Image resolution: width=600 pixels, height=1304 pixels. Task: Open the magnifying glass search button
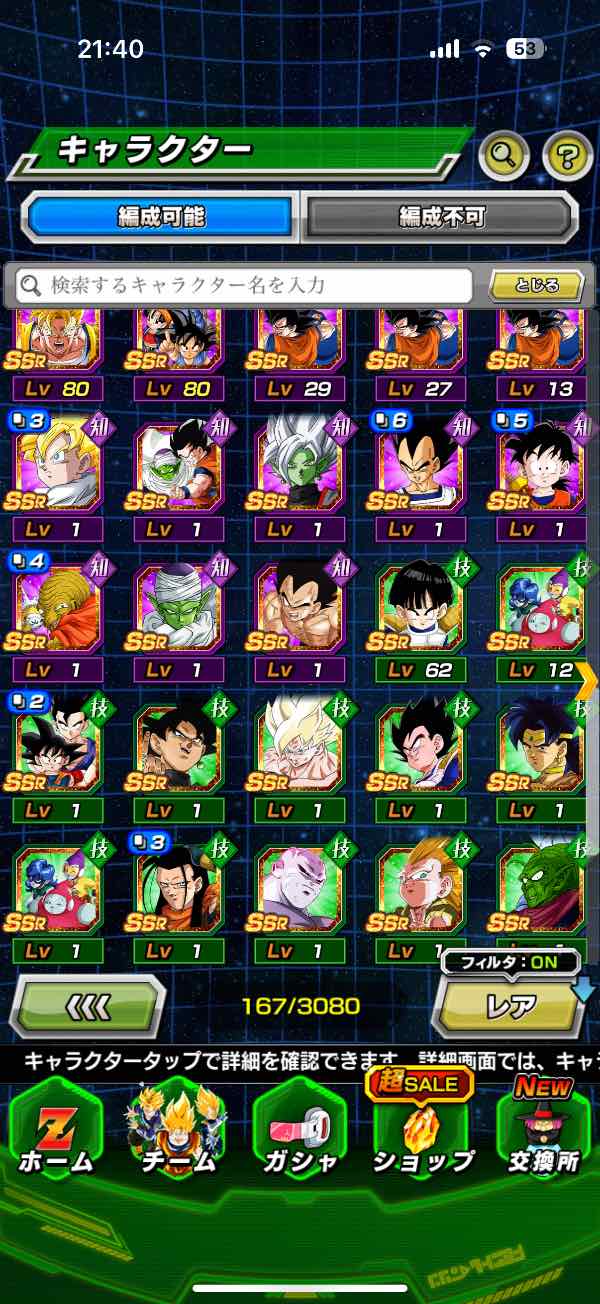(x=504, y=154)
